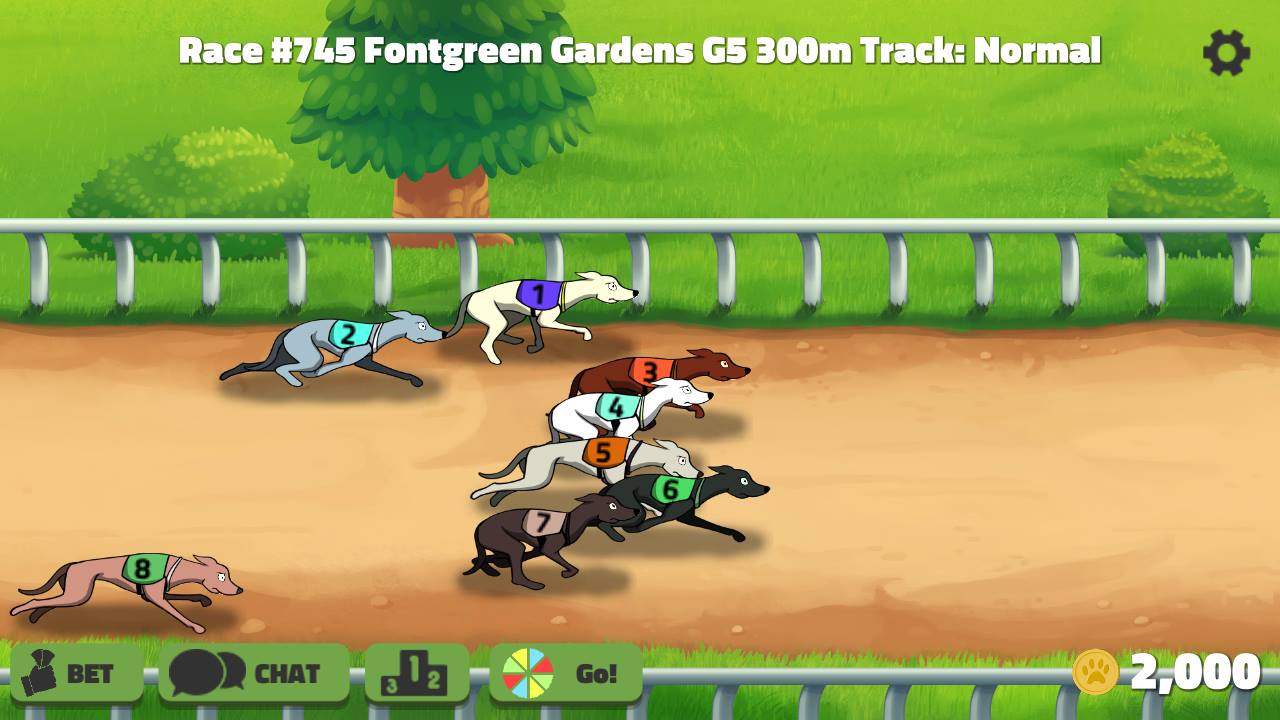1280x720 pixels.
Task: Open the settings gear menu
Action: click(x=1228, y=54)
